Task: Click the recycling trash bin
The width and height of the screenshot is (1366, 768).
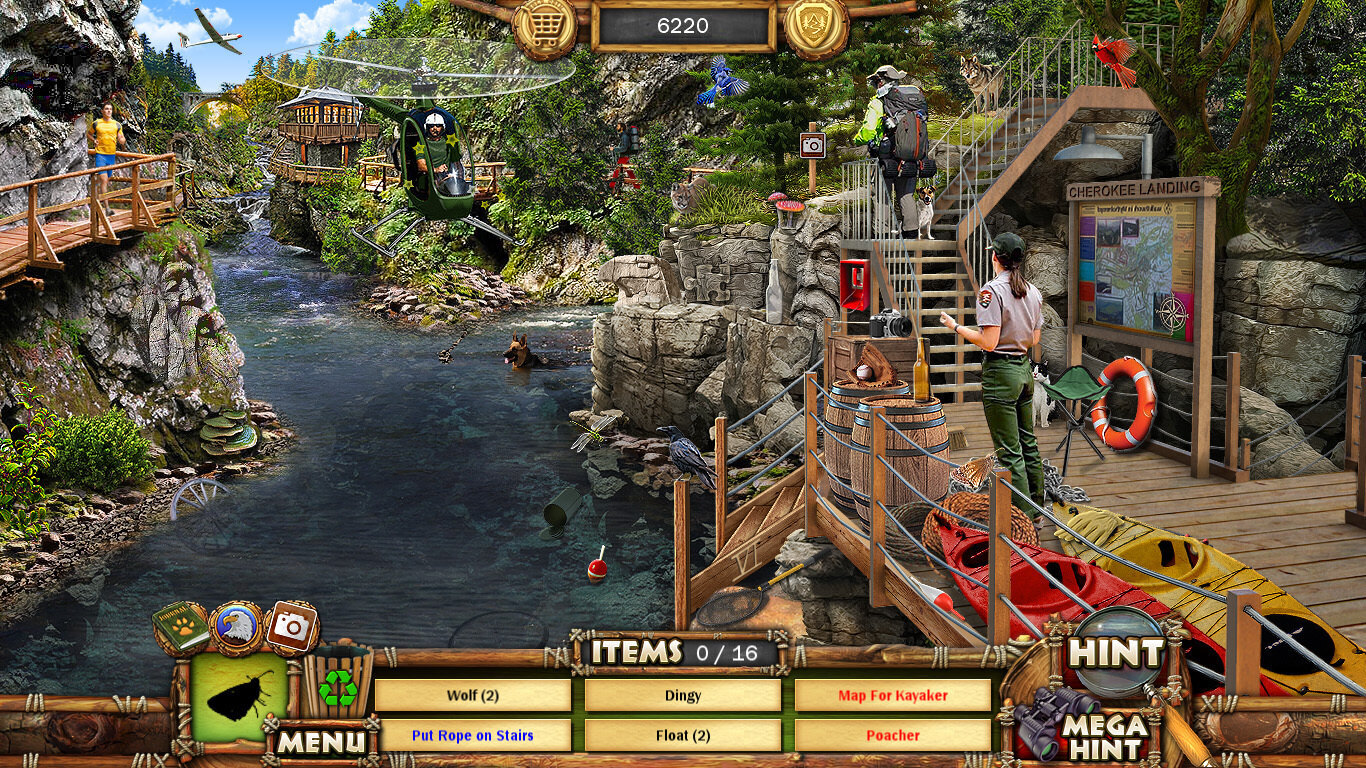Action: point(338,684)
